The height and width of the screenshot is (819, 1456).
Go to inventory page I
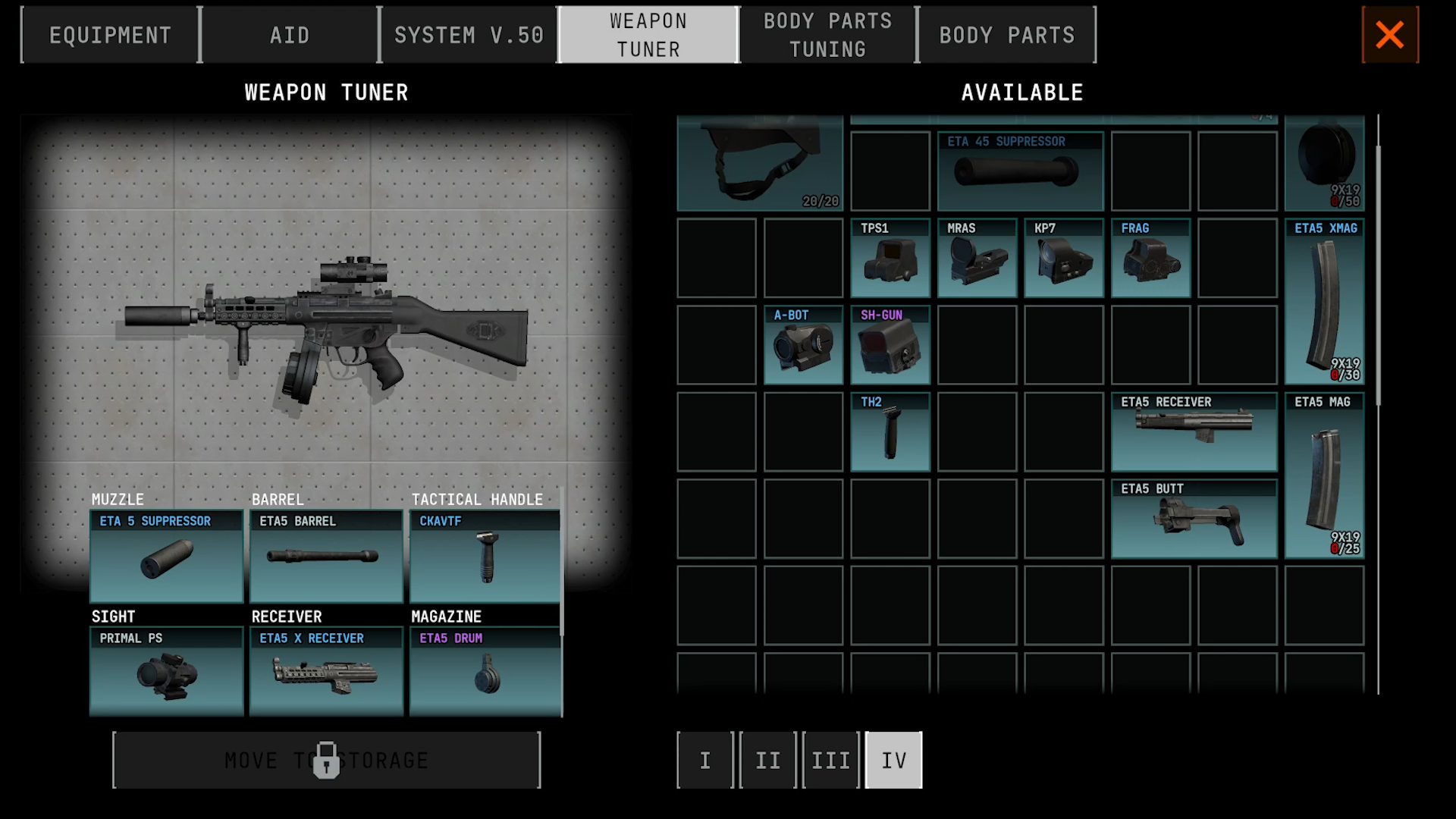[704, 760]
